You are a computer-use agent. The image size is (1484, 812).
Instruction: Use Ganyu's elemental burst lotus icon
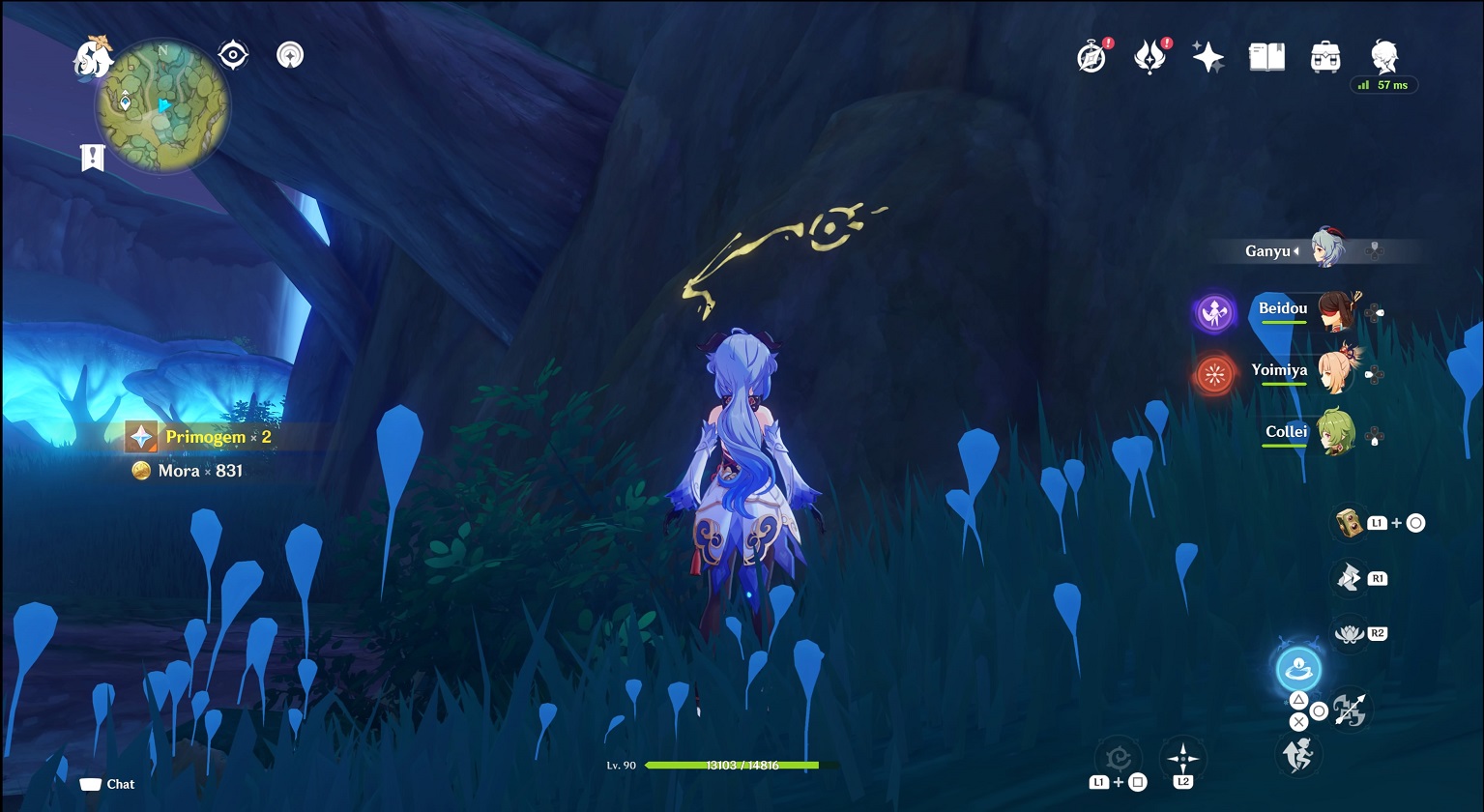pyautogui.click(x=1349, y=633)
